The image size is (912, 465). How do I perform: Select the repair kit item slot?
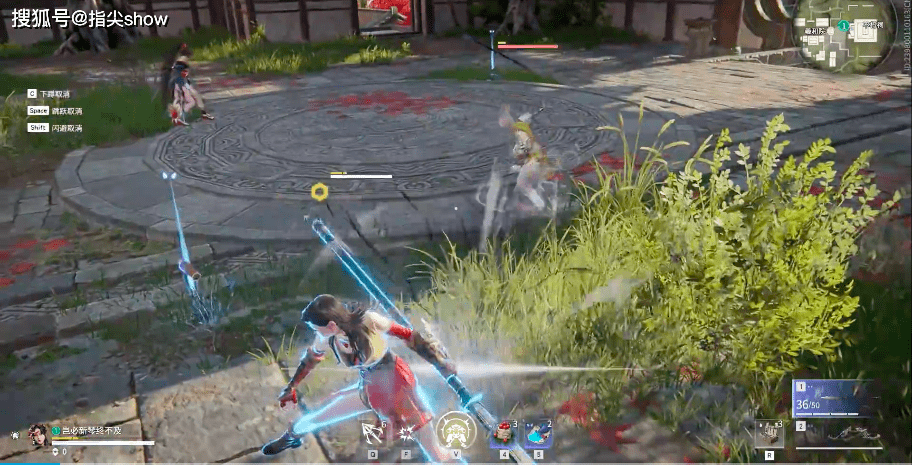768,433
